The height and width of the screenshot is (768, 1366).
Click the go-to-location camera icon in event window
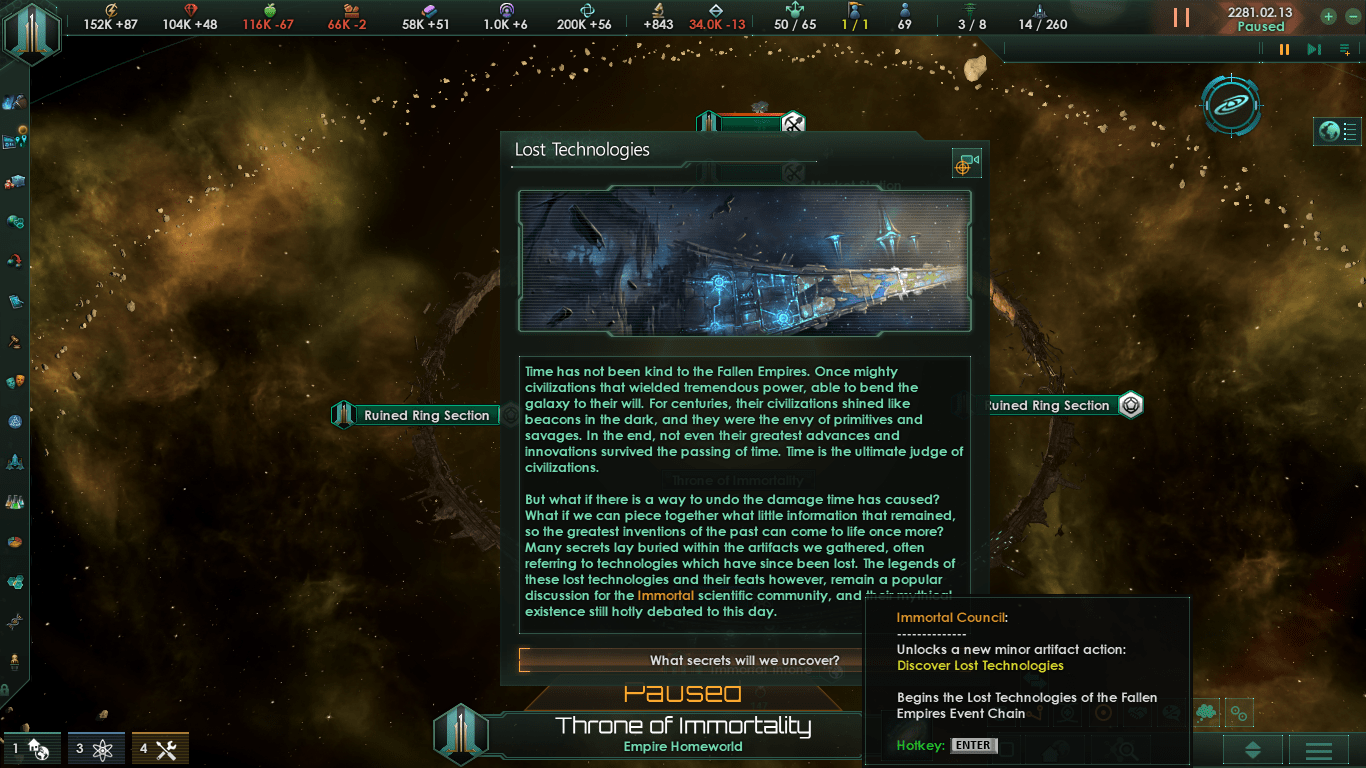[x=966, y=165]
